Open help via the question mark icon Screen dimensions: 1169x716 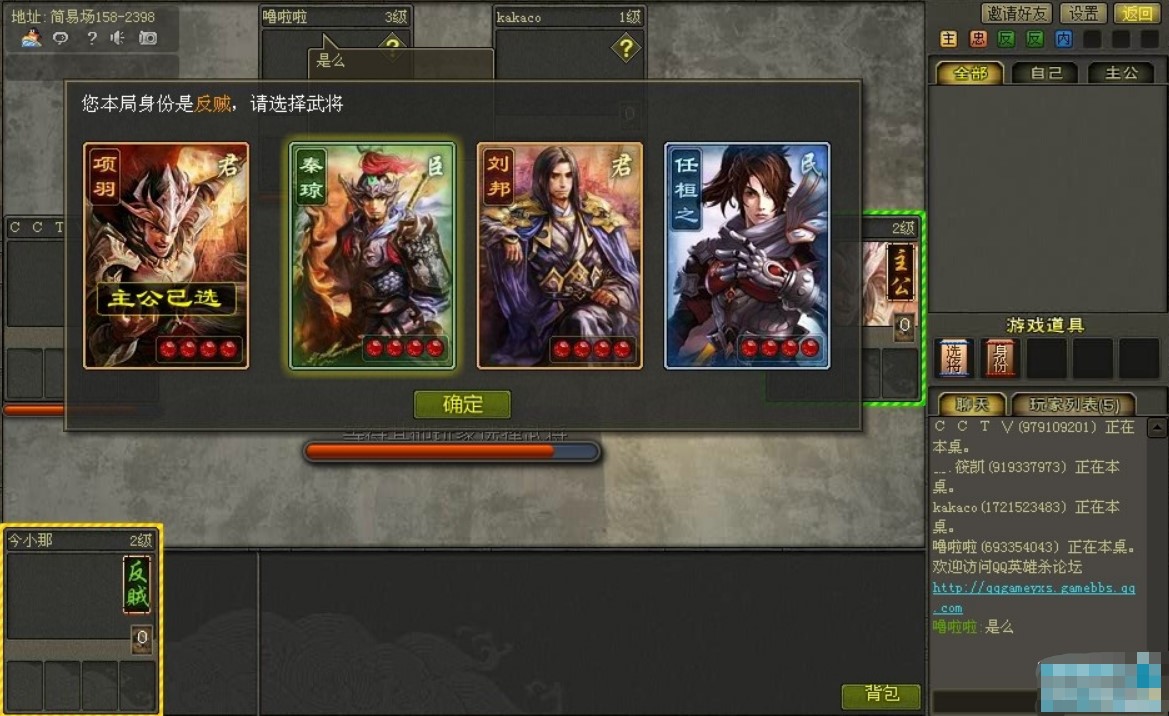point(91,38)
